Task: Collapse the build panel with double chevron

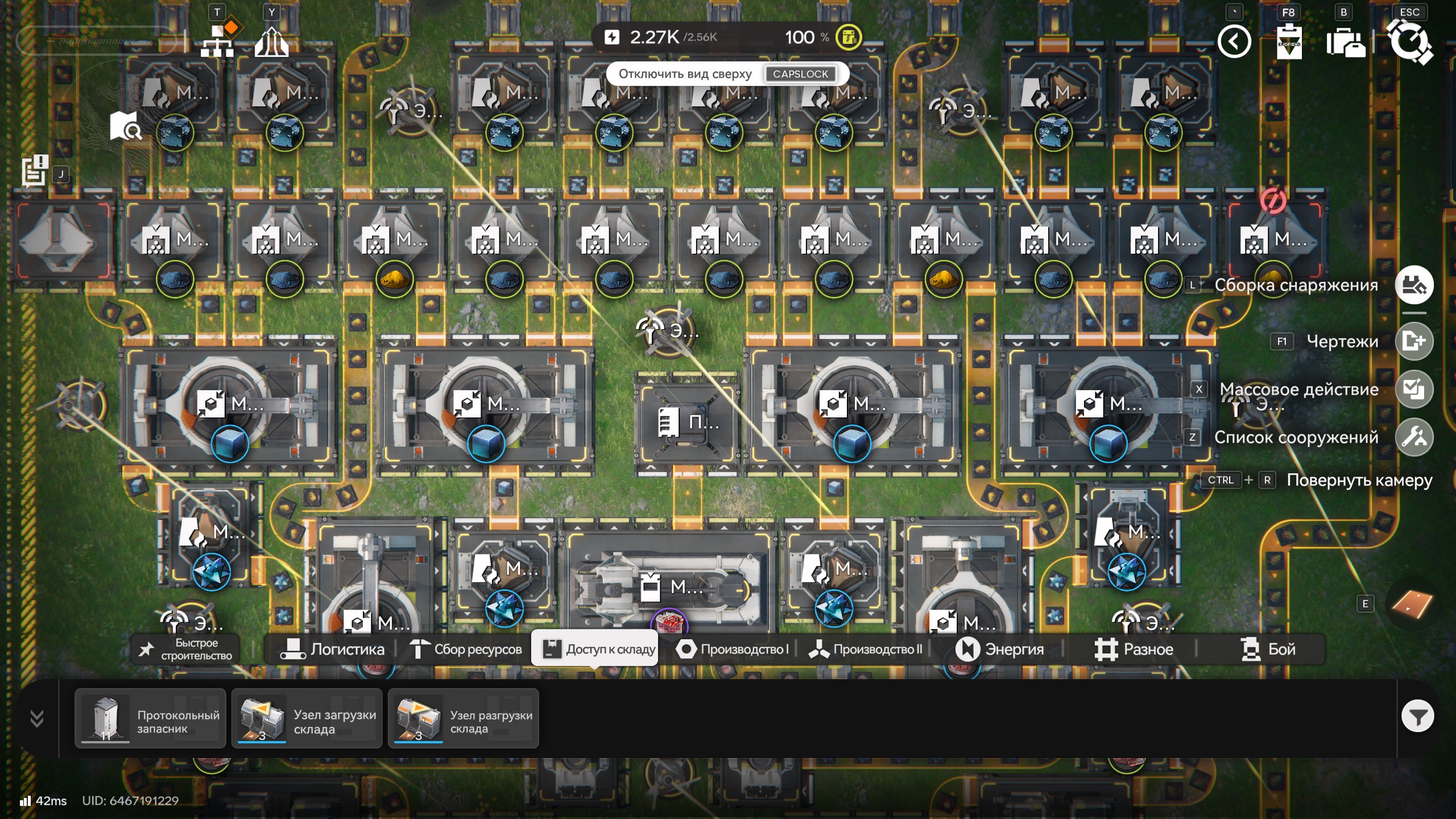Action: (37, 719)
